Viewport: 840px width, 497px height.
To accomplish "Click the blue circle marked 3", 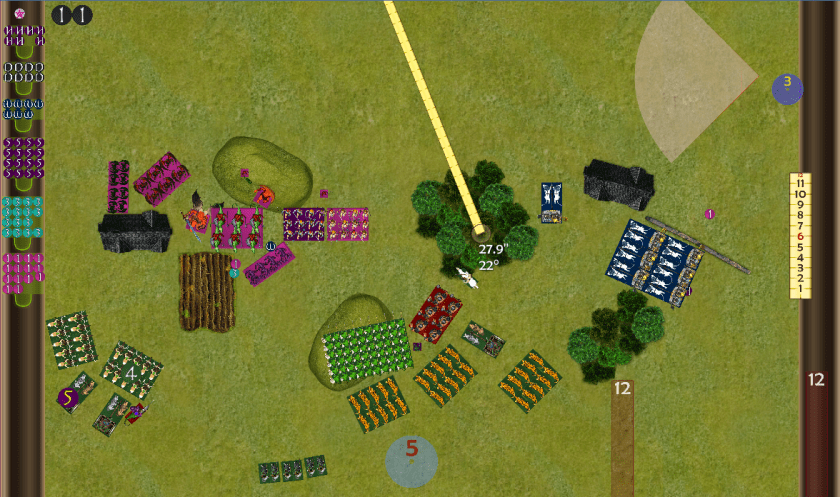I will pyautogui.click(x=787, y=87).
